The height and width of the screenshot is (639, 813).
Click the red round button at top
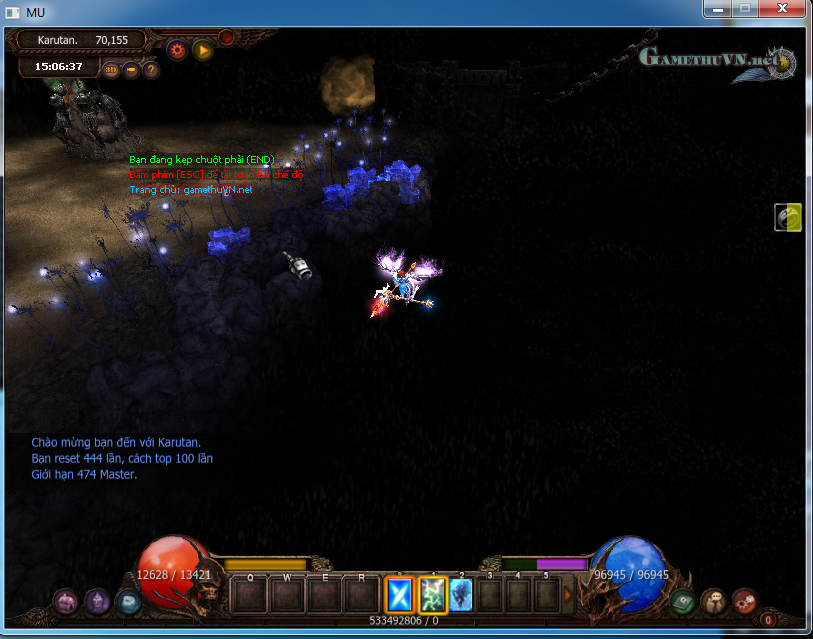click(x=227, y=37)
